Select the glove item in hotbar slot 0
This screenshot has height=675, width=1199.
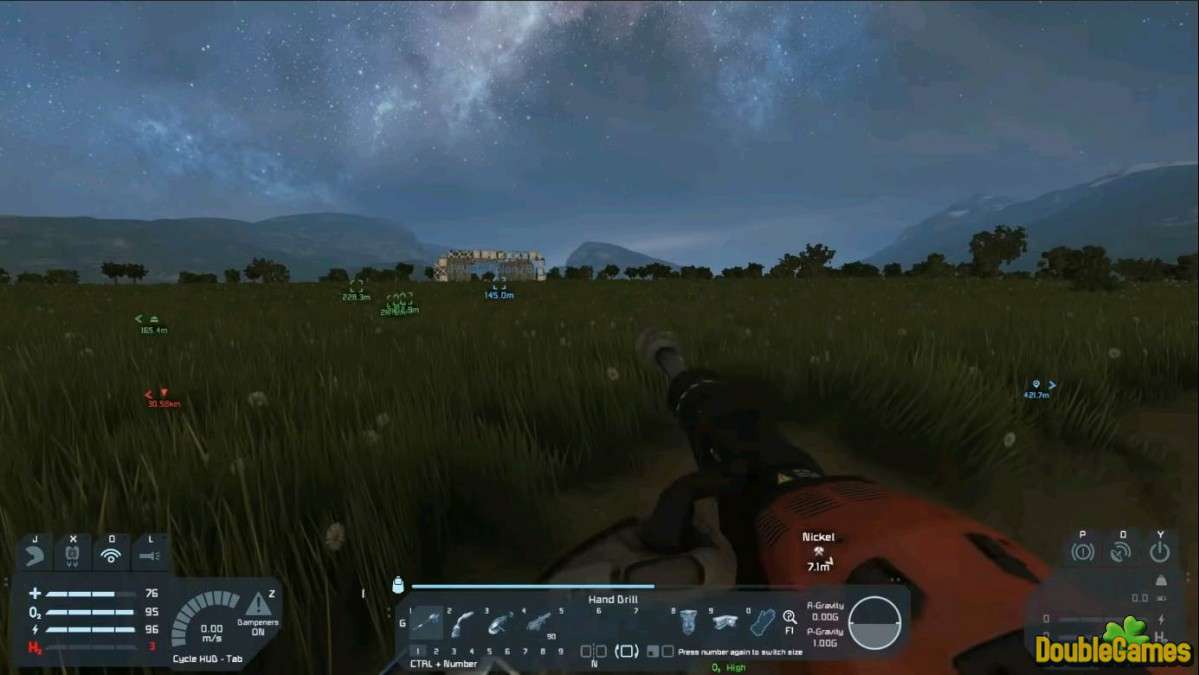click(762, 623)
